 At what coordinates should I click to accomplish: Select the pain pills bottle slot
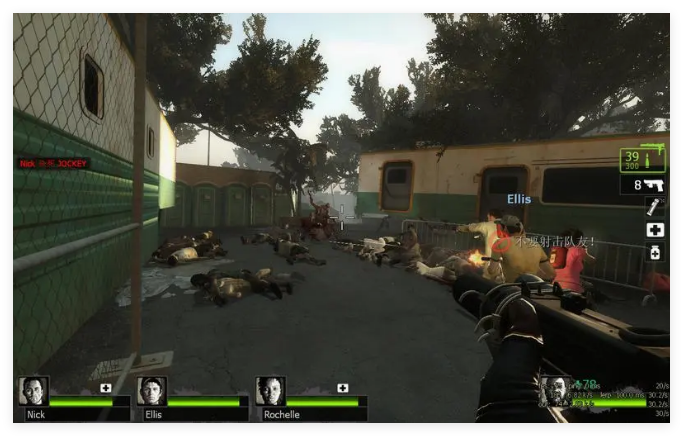pos(655,253)
